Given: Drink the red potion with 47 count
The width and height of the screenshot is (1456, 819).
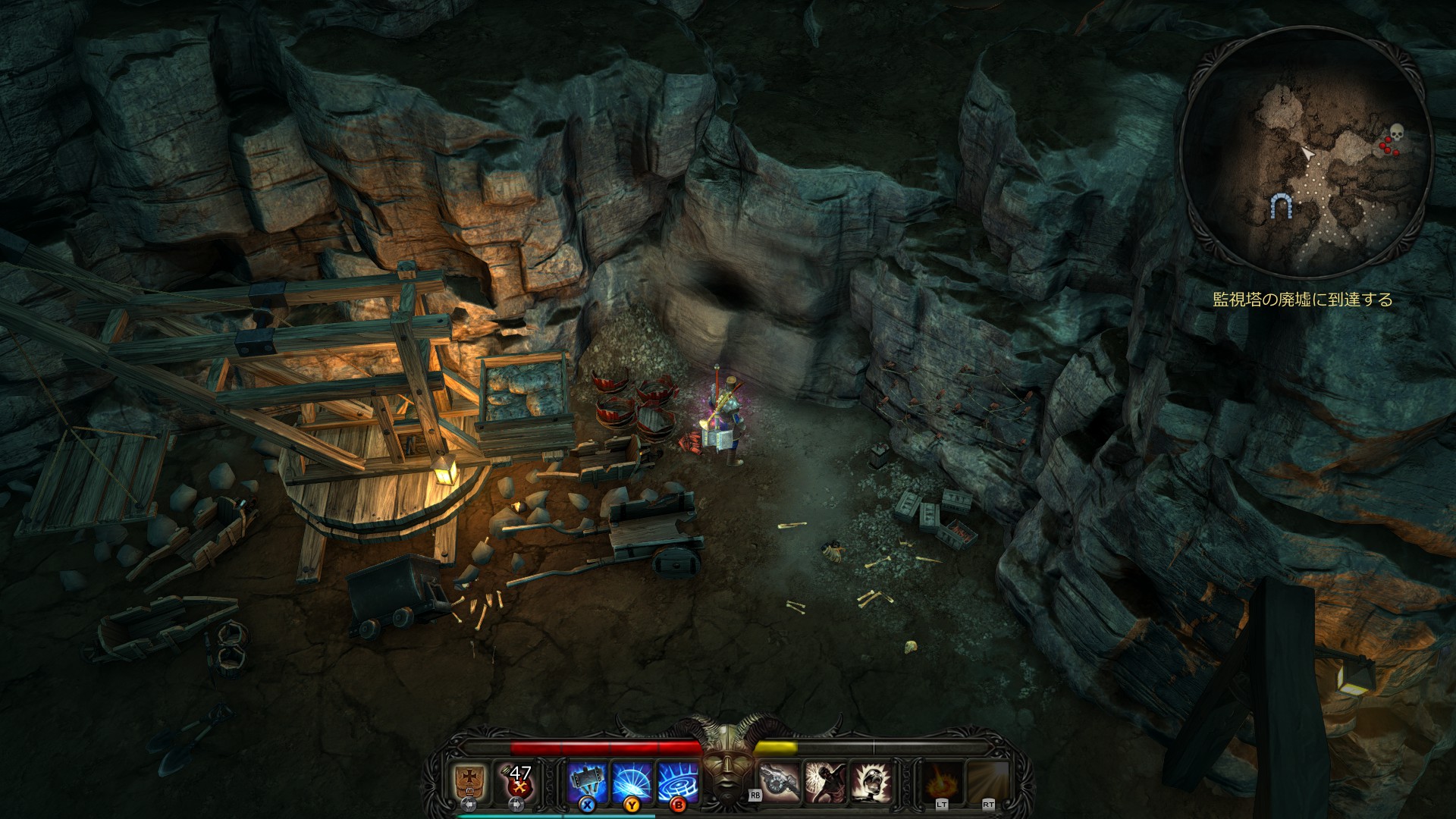Looking at the screenshot, I should [x=519, y=781].
